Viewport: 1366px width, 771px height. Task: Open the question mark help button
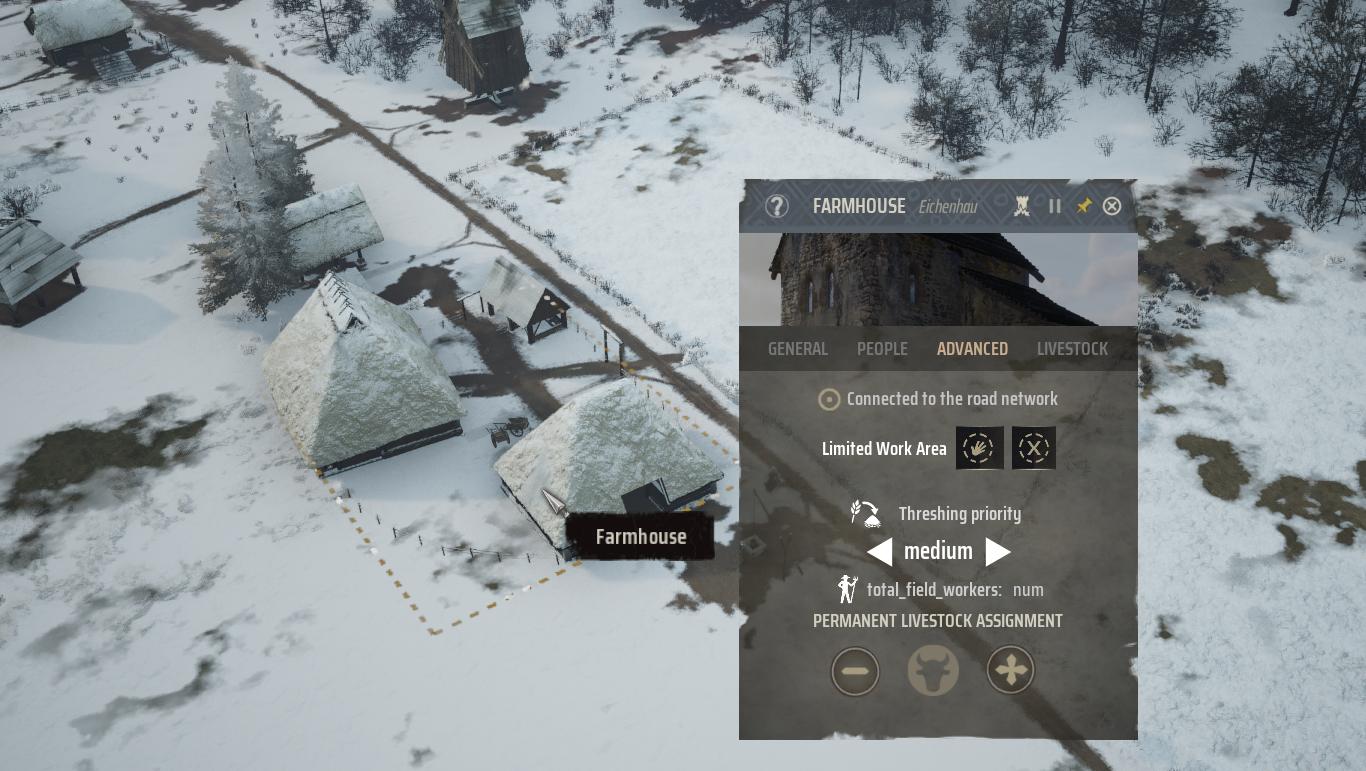click(x=777, y=206)
